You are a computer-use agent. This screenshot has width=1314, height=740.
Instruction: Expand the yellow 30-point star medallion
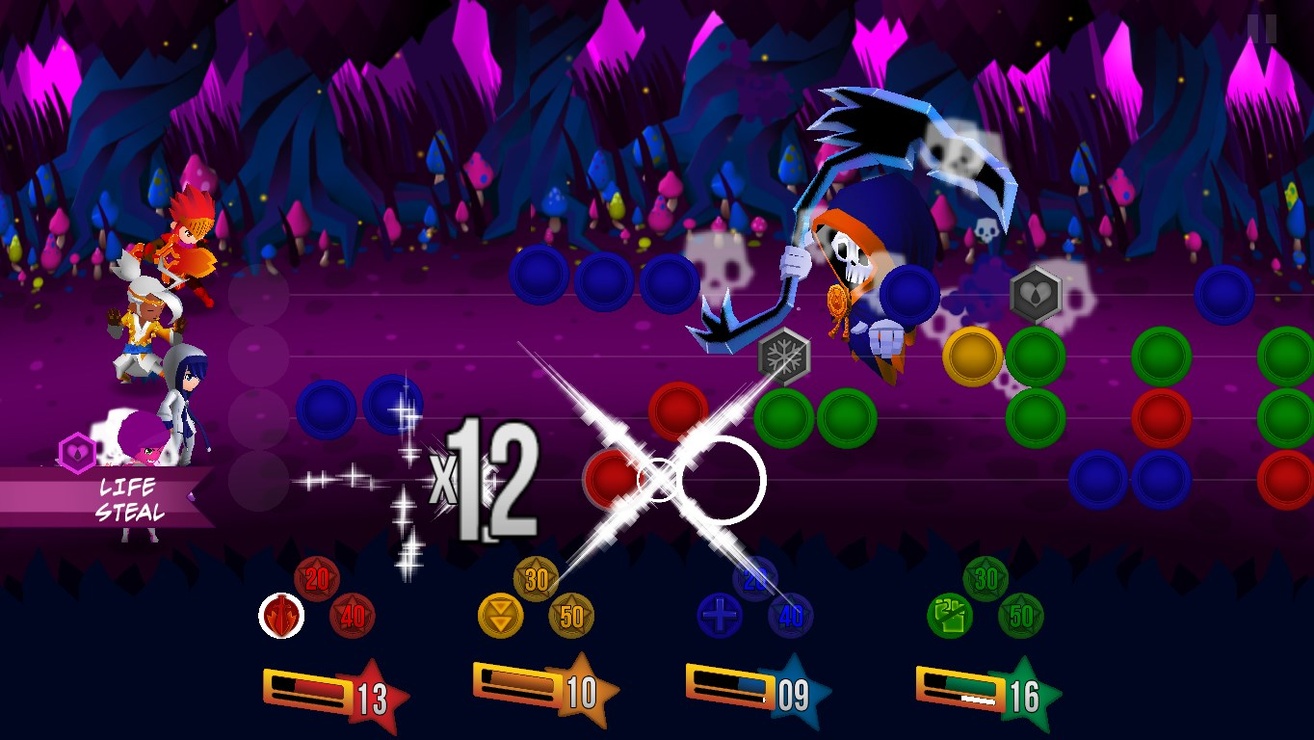(537, 578)
